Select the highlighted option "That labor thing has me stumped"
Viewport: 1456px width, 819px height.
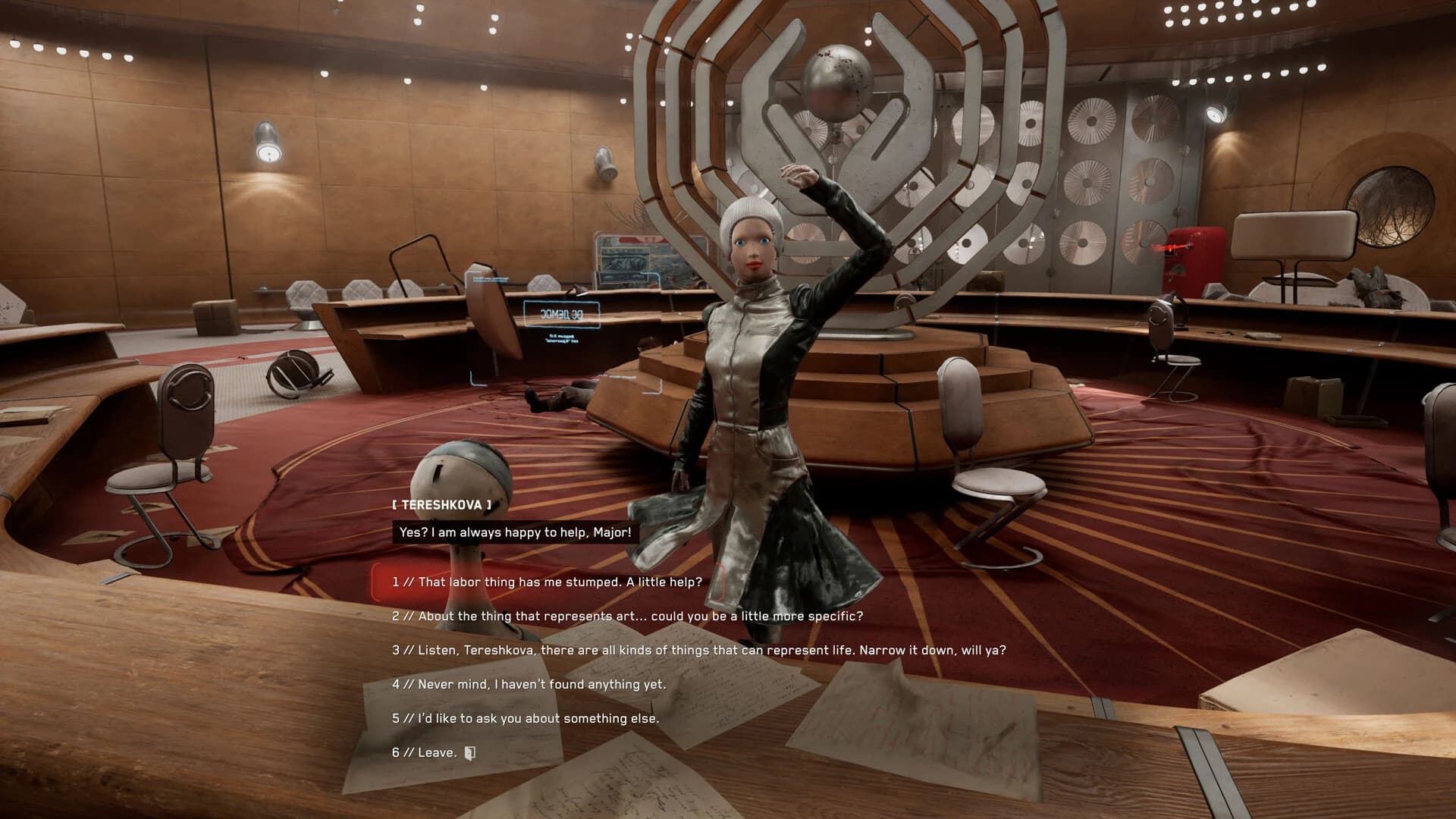click(546, 582)
